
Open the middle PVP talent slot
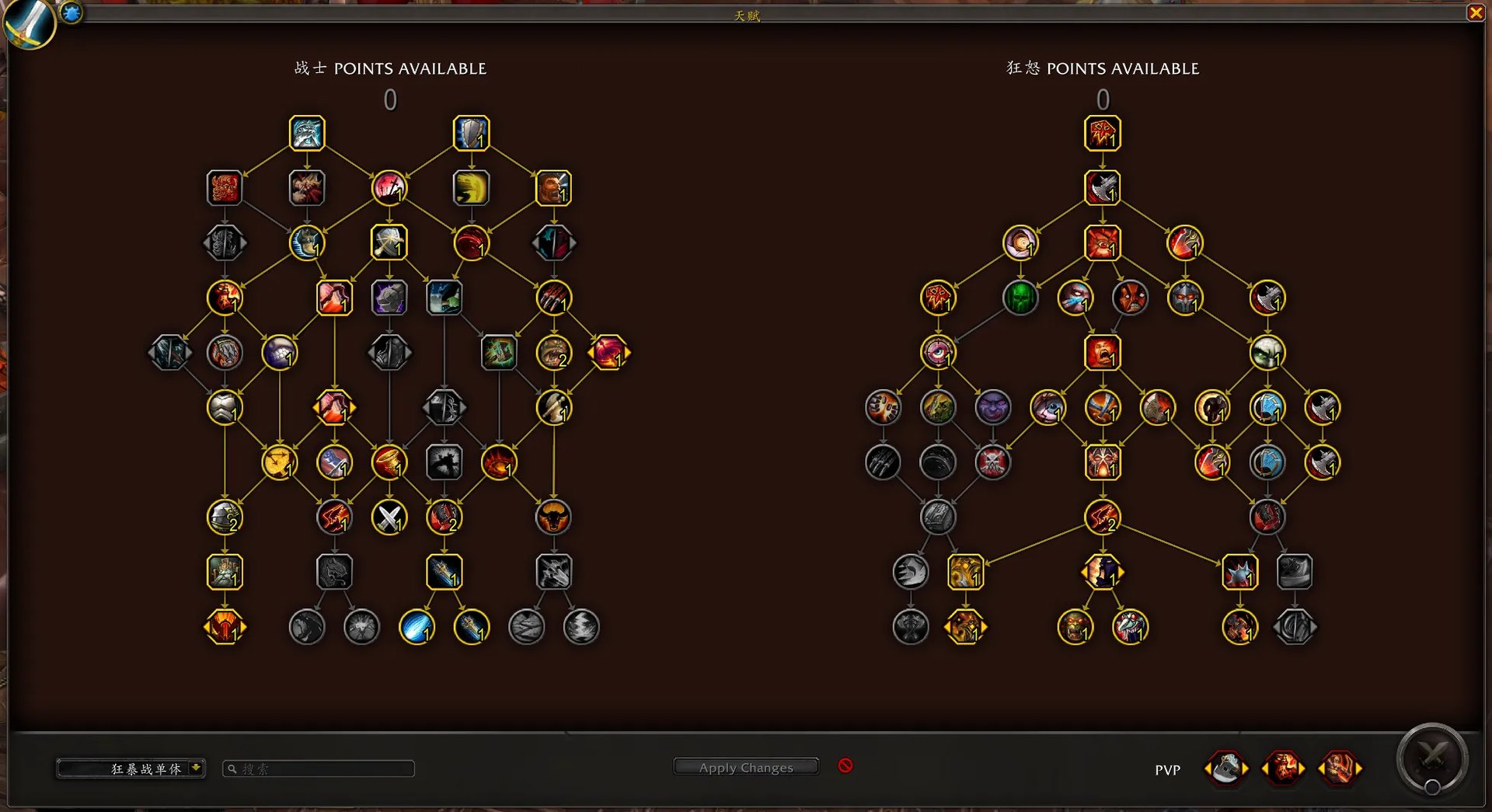[x=1283, y=768]
